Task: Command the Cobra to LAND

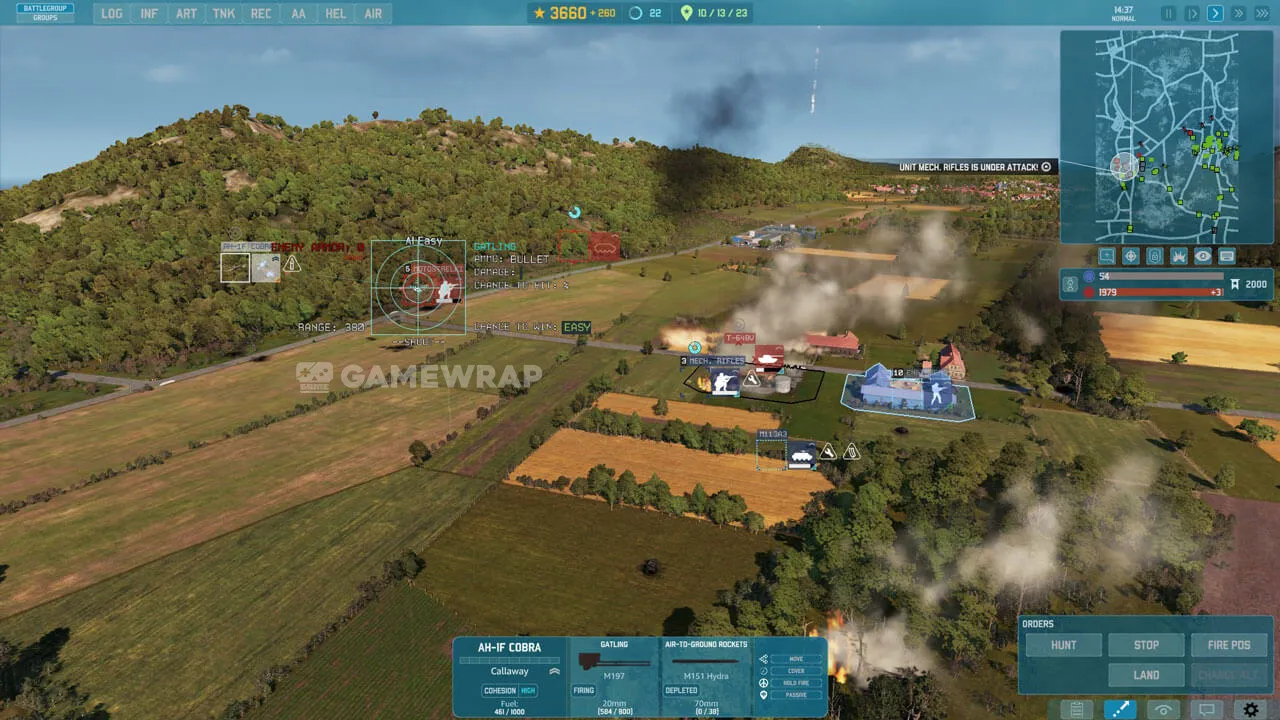Action: 1146,675
